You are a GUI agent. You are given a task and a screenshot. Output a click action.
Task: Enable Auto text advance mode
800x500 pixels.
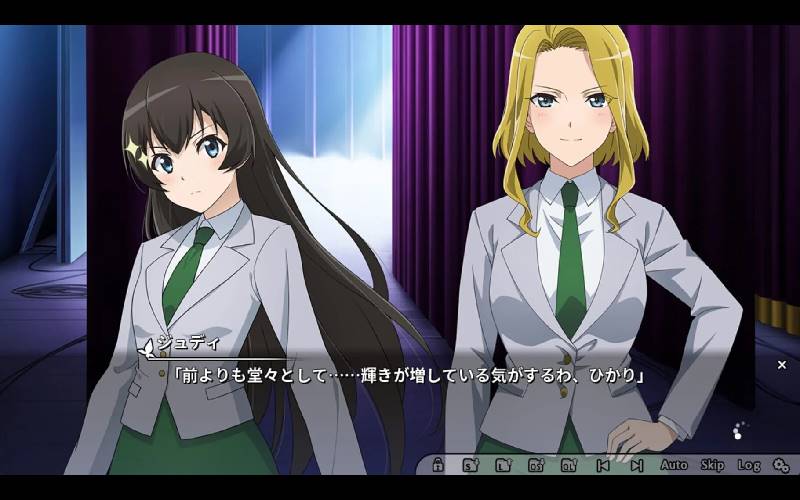pos(674,465)
